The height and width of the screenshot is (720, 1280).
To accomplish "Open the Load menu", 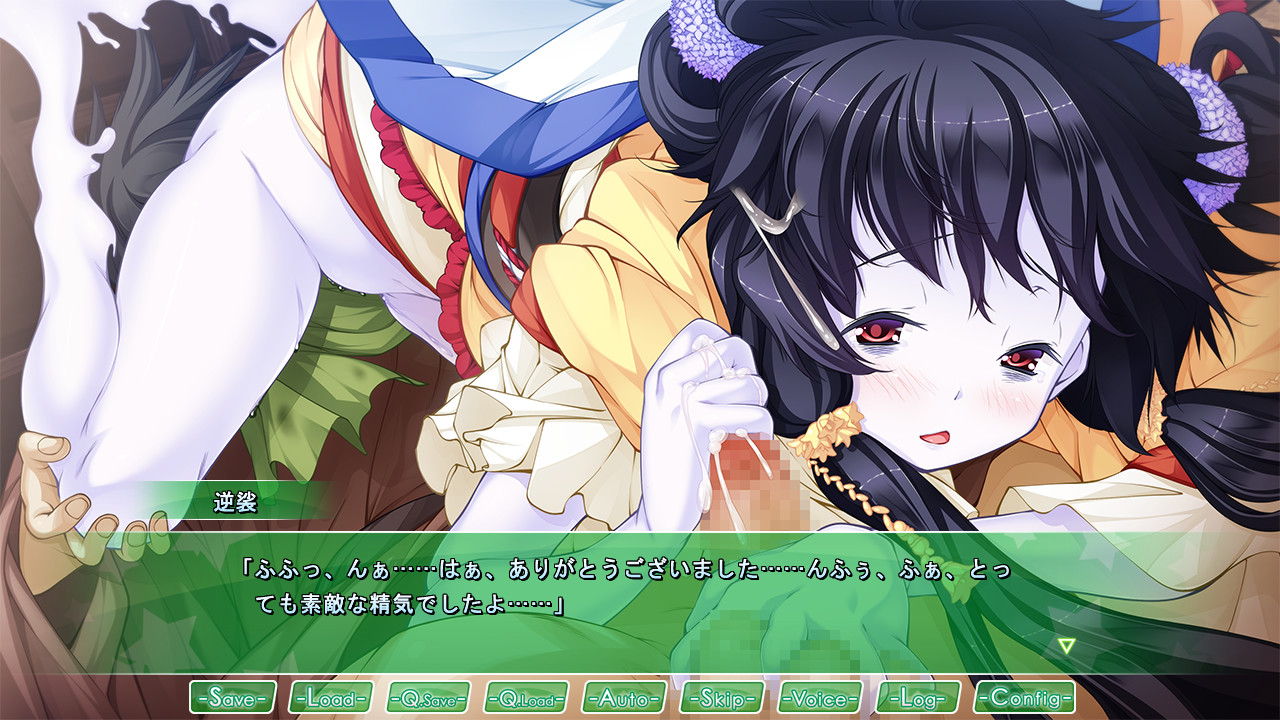I will (x=331, y=697).
